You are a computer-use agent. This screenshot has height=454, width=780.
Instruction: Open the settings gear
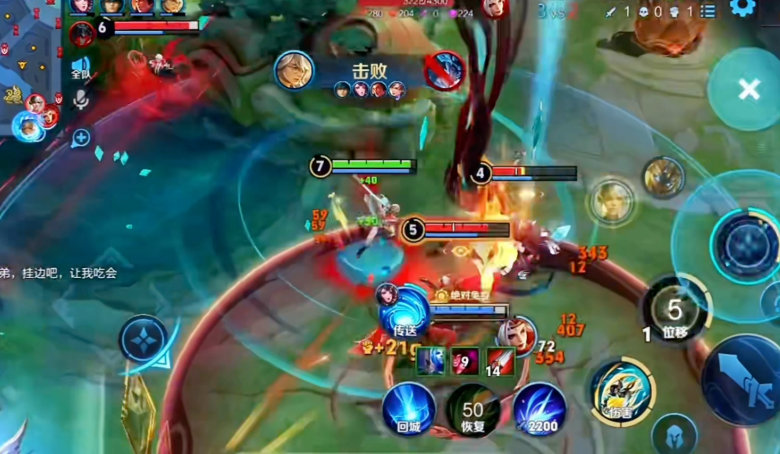[x=741, y=9]
